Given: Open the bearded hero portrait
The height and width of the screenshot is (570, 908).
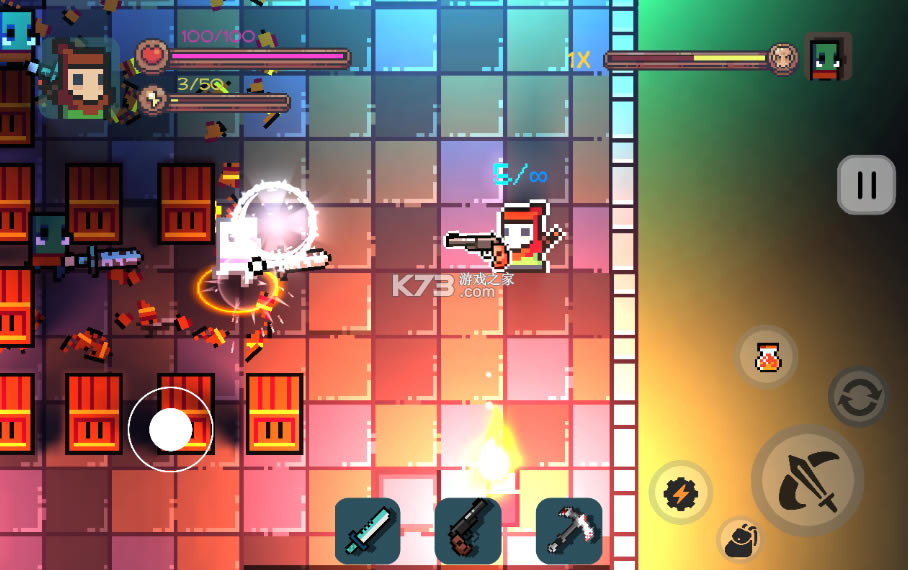Looking at the screenshot, I should click(x=83, y=79).
